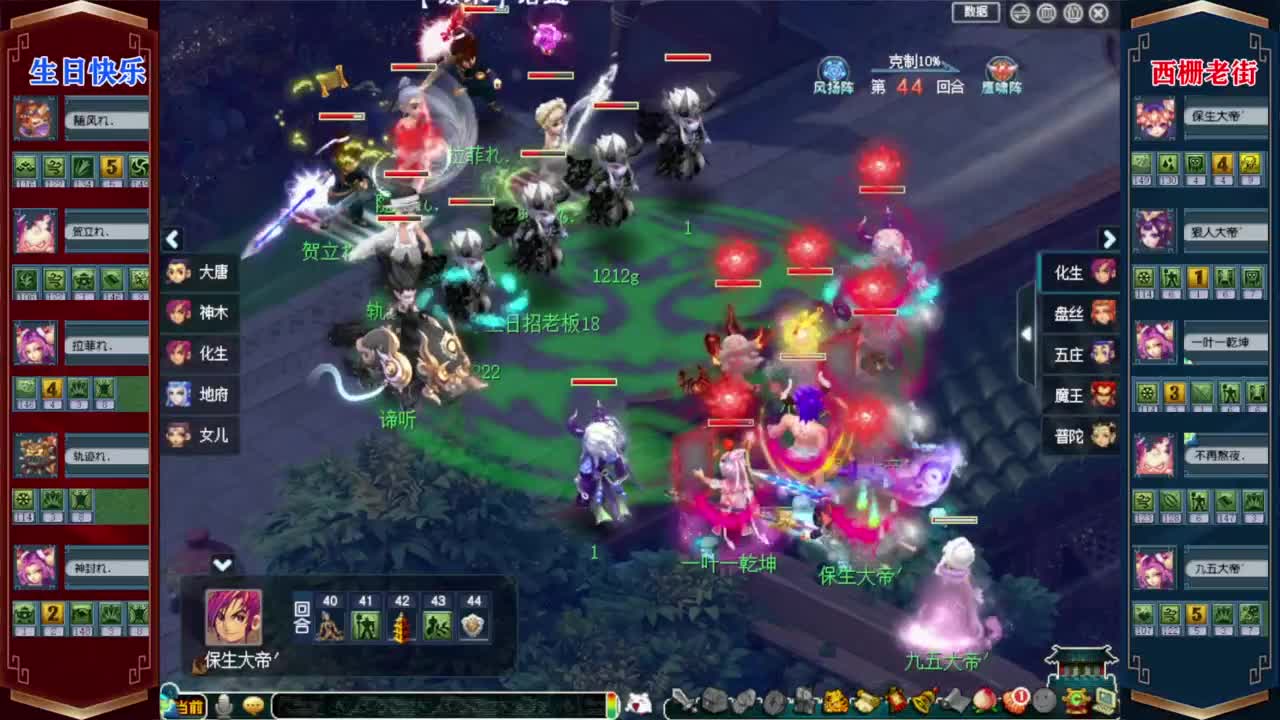The height and width of the screenshot is (720, 1280).
Task: Click inside the chat input field
Action: coord(430,703)
